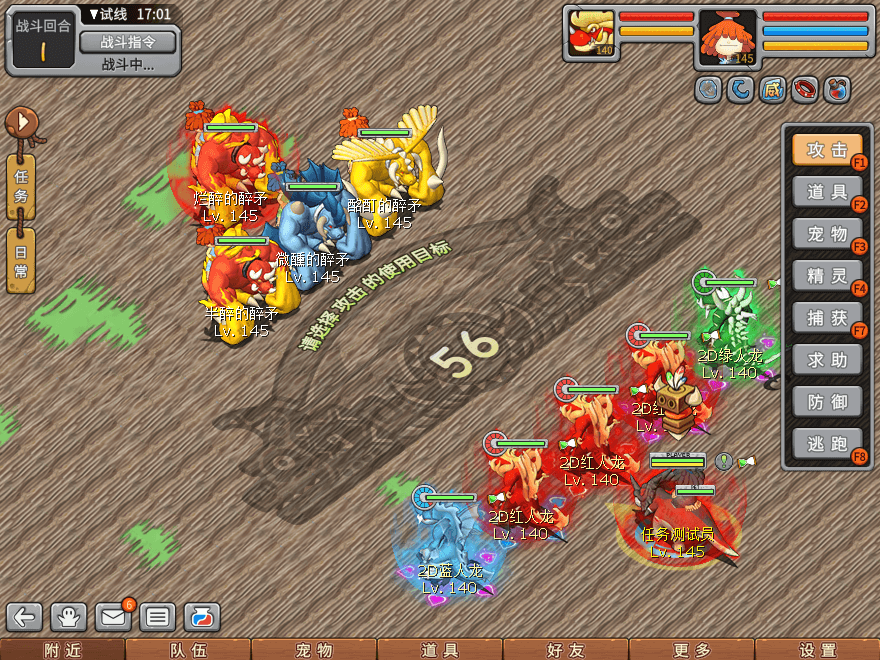This screenshot has width=880, height=660.
Task: Choose the 逃跑 (Flee) command
Action: coord(827,442)
